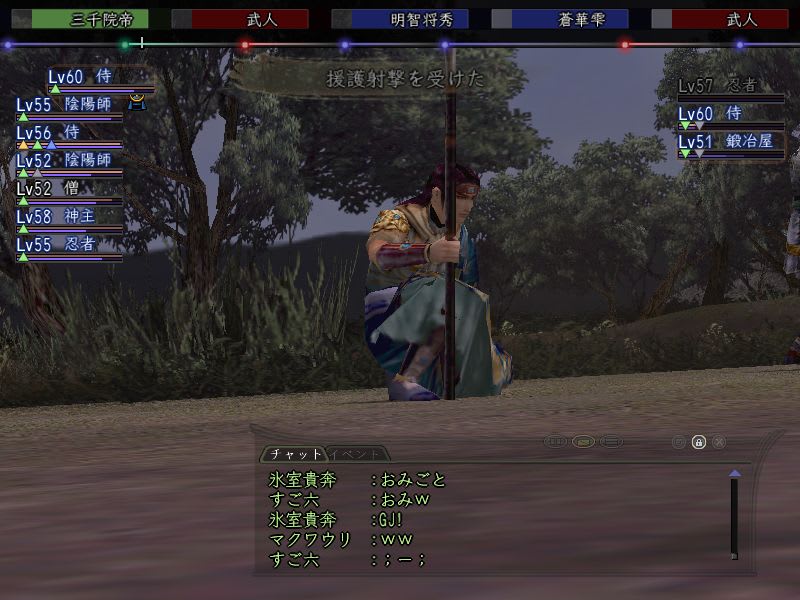Screen dimensions: 800x600
Task: Choose party member Lv52 陰陽師
Action: pyautogui.click(x=68, y=160)
